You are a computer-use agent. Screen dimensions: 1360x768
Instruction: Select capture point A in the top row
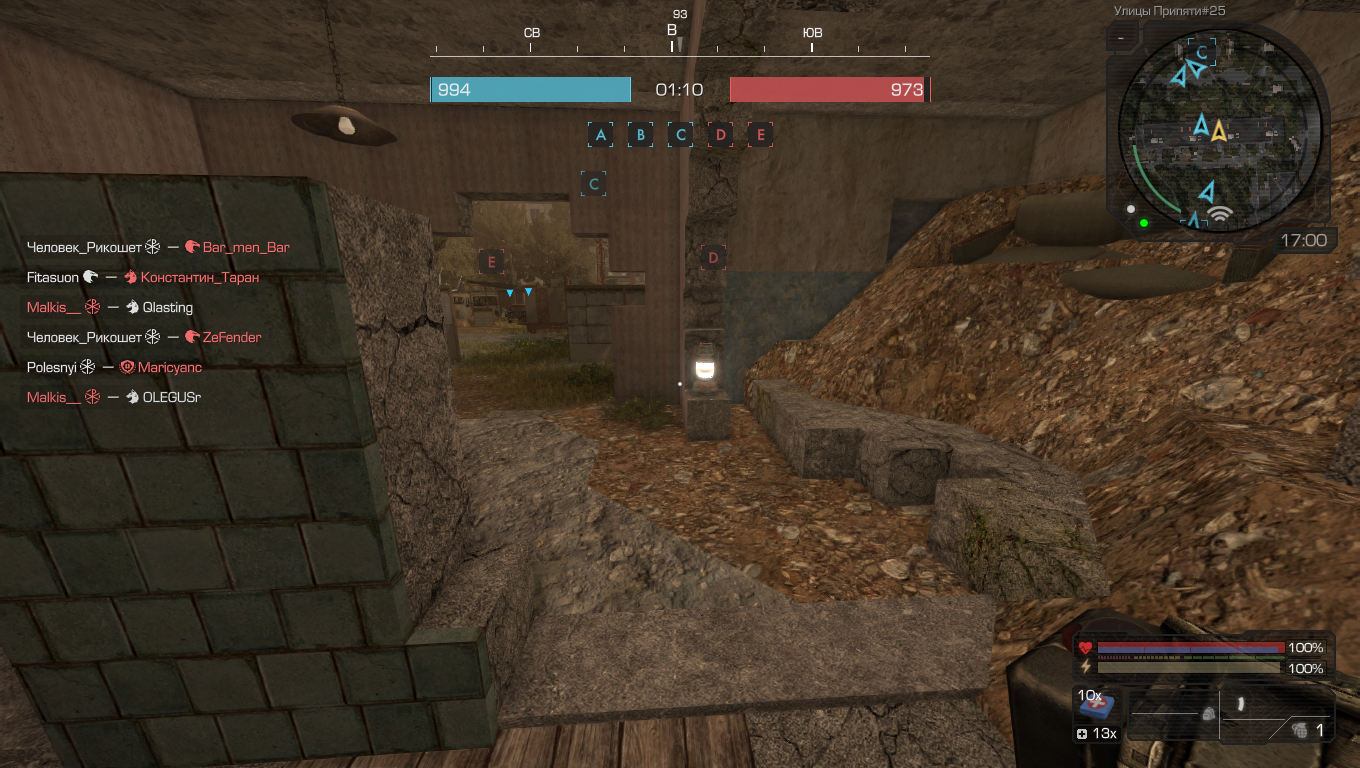(x=601, y=135)
